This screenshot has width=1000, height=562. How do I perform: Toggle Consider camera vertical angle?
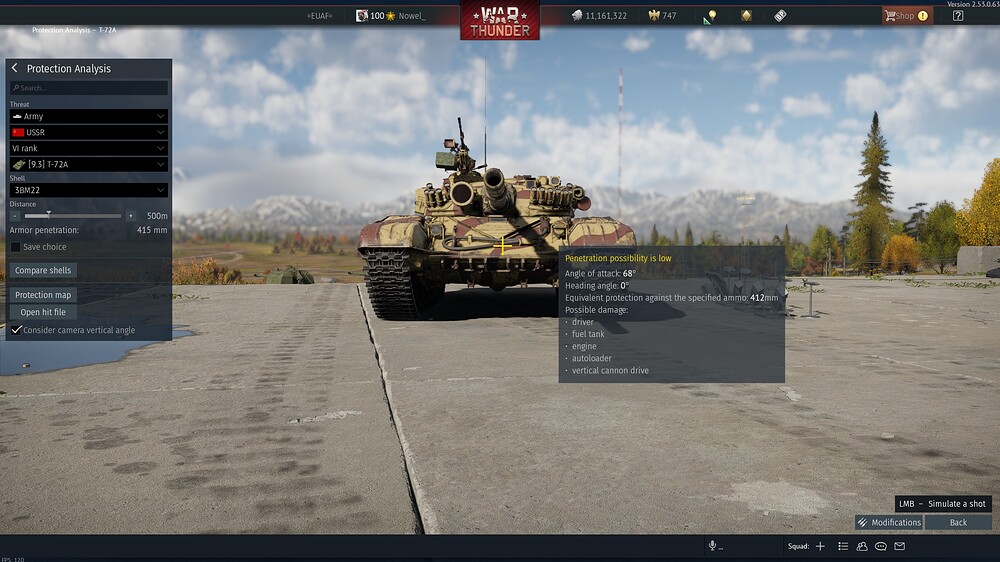click(17, 330)
